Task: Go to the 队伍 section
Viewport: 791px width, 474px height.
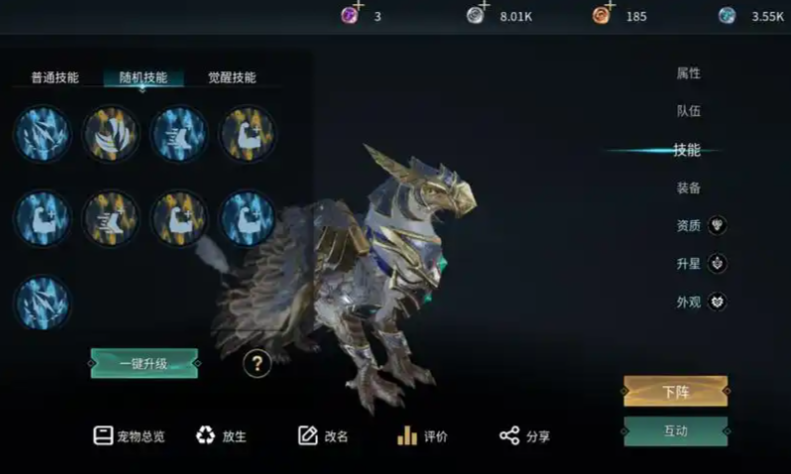Action: (688, 111)
